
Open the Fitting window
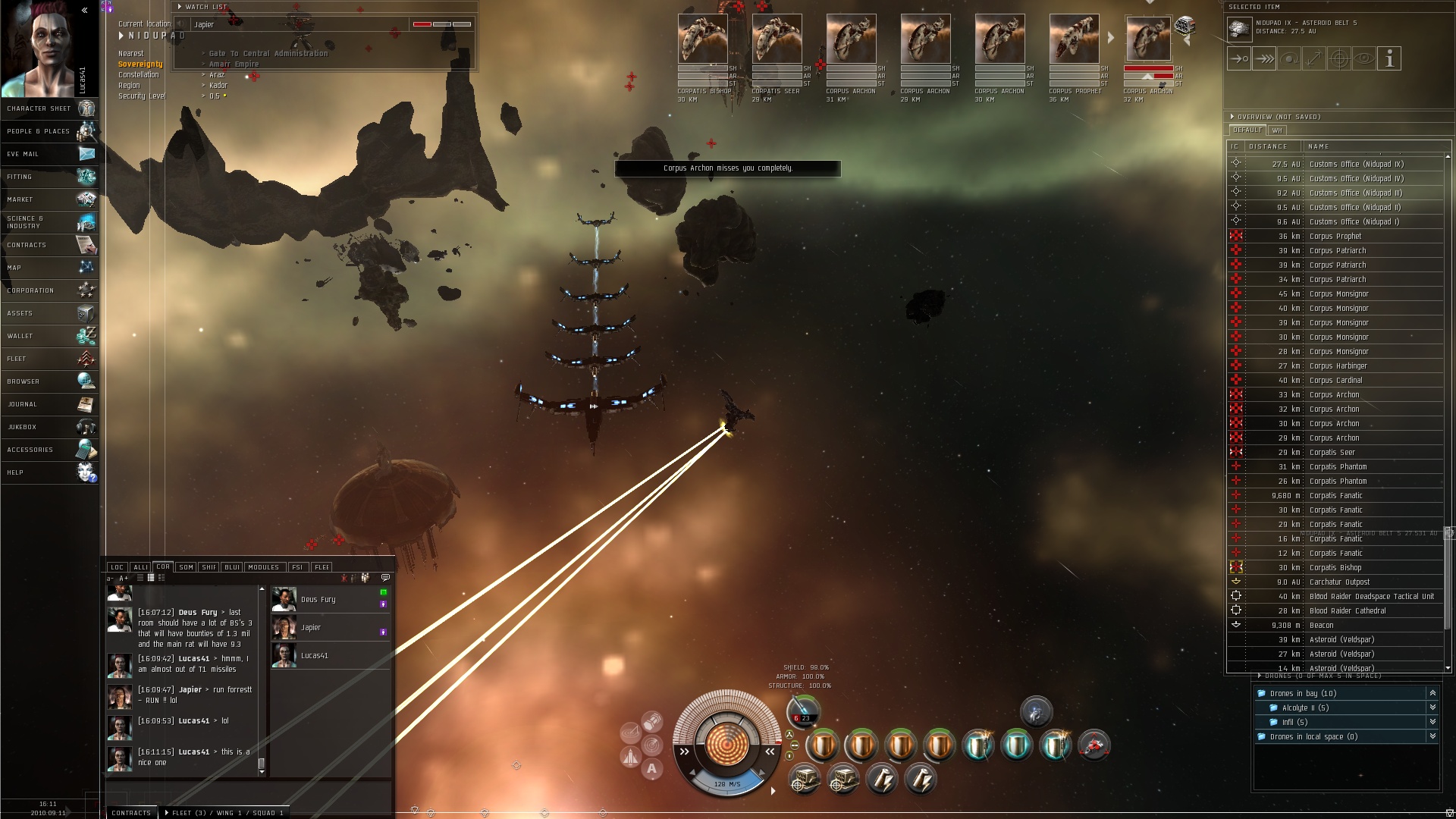point(49,177)
